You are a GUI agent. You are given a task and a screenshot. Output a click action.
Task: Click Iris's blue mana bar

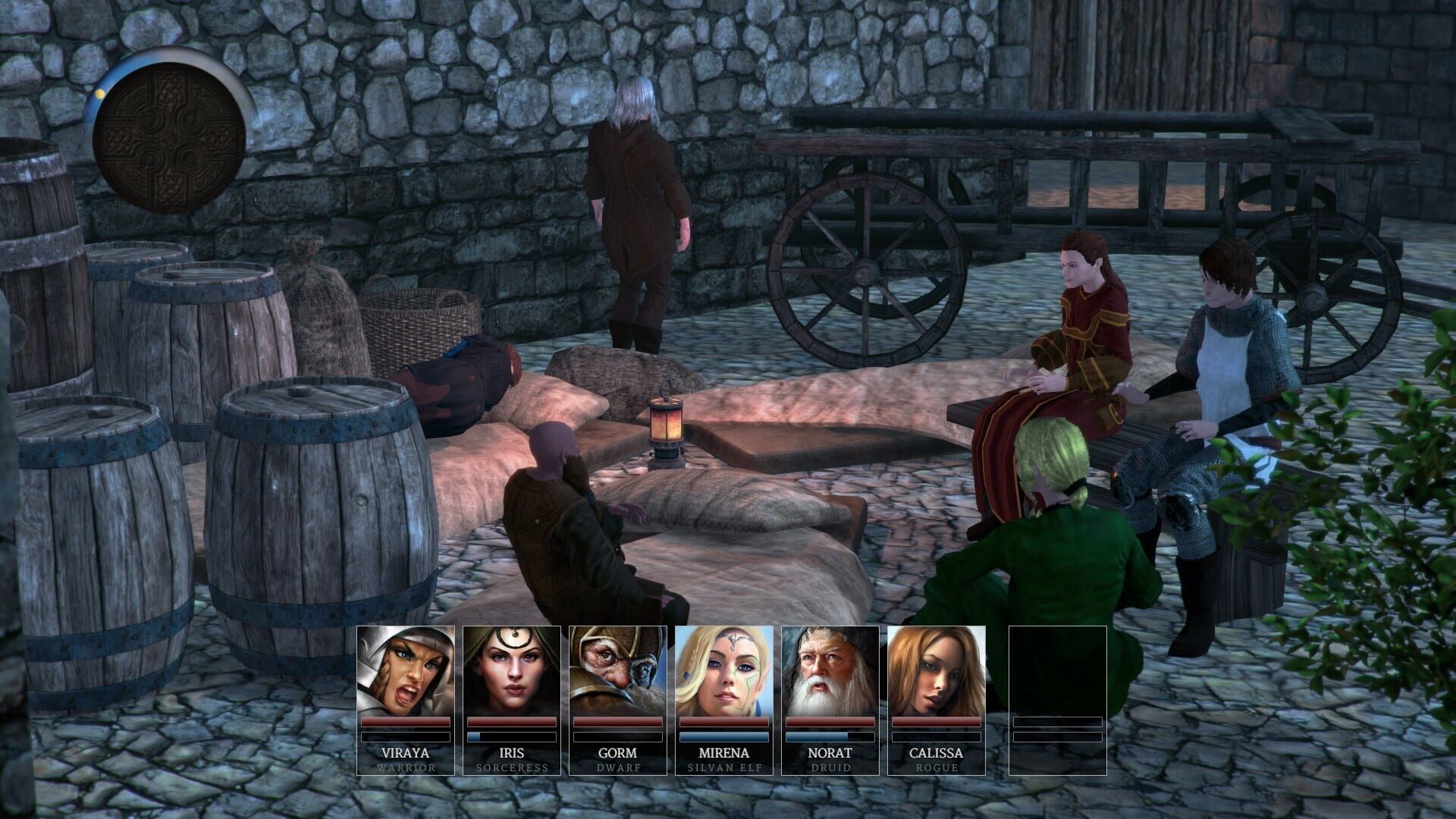click(x=510, y=736)
